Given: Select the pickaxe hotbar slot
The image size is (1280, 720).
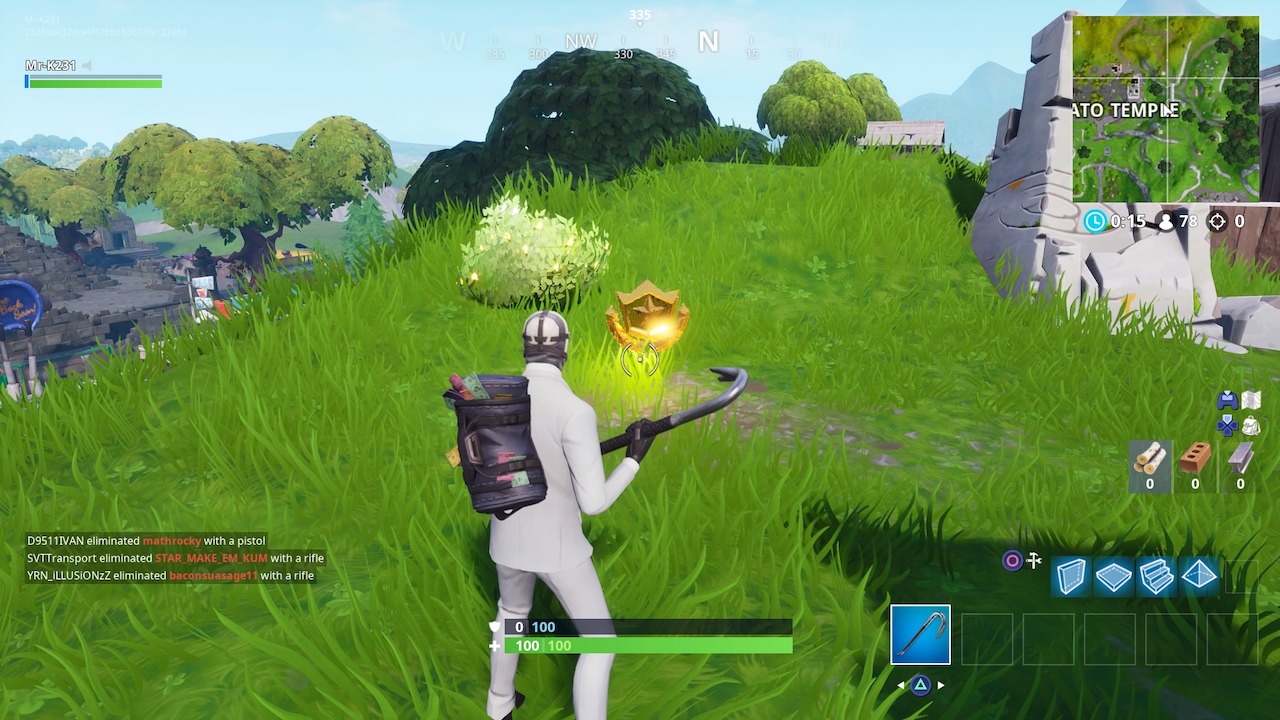Looking at the screenshot, I should coord(920,635).
